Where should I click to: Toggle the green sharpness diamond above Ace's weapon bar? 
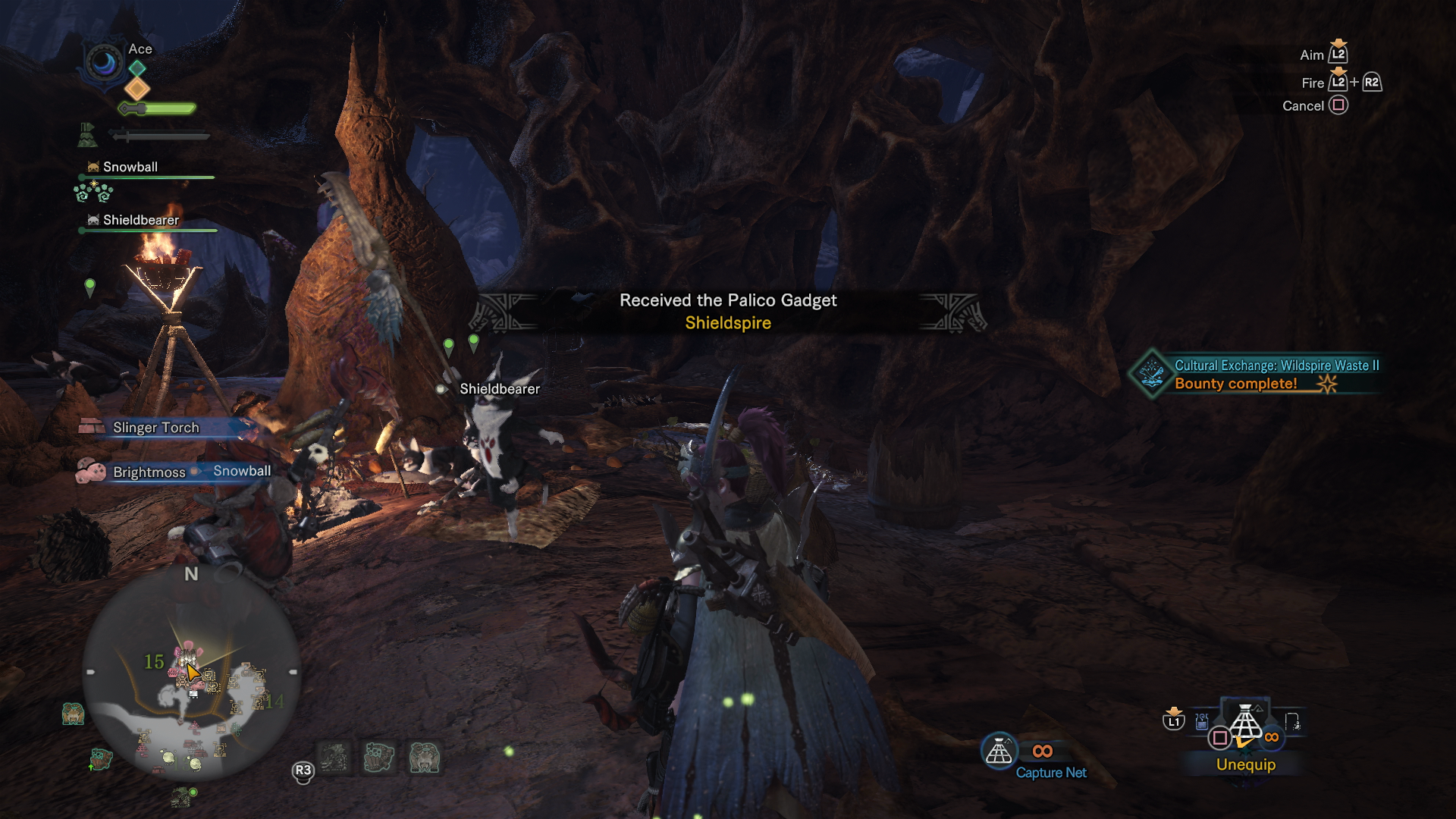click(x=136, y=67)
